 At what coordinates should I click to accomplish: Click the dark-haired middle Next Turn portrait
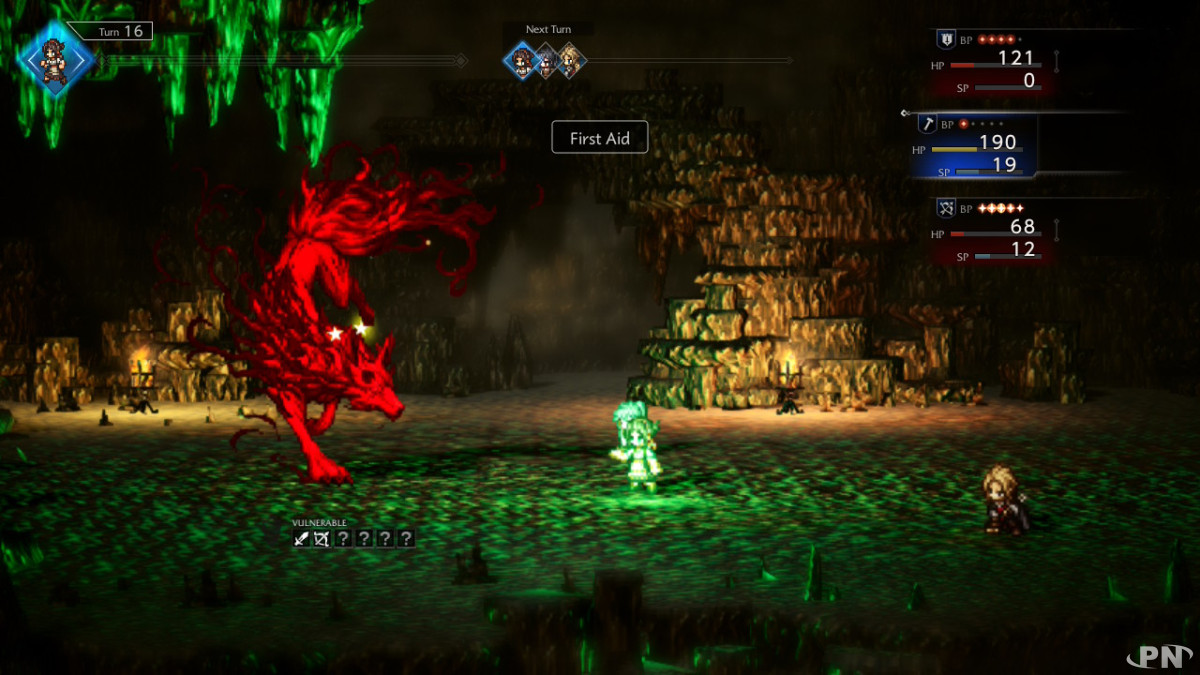click(x=546, y=61)
